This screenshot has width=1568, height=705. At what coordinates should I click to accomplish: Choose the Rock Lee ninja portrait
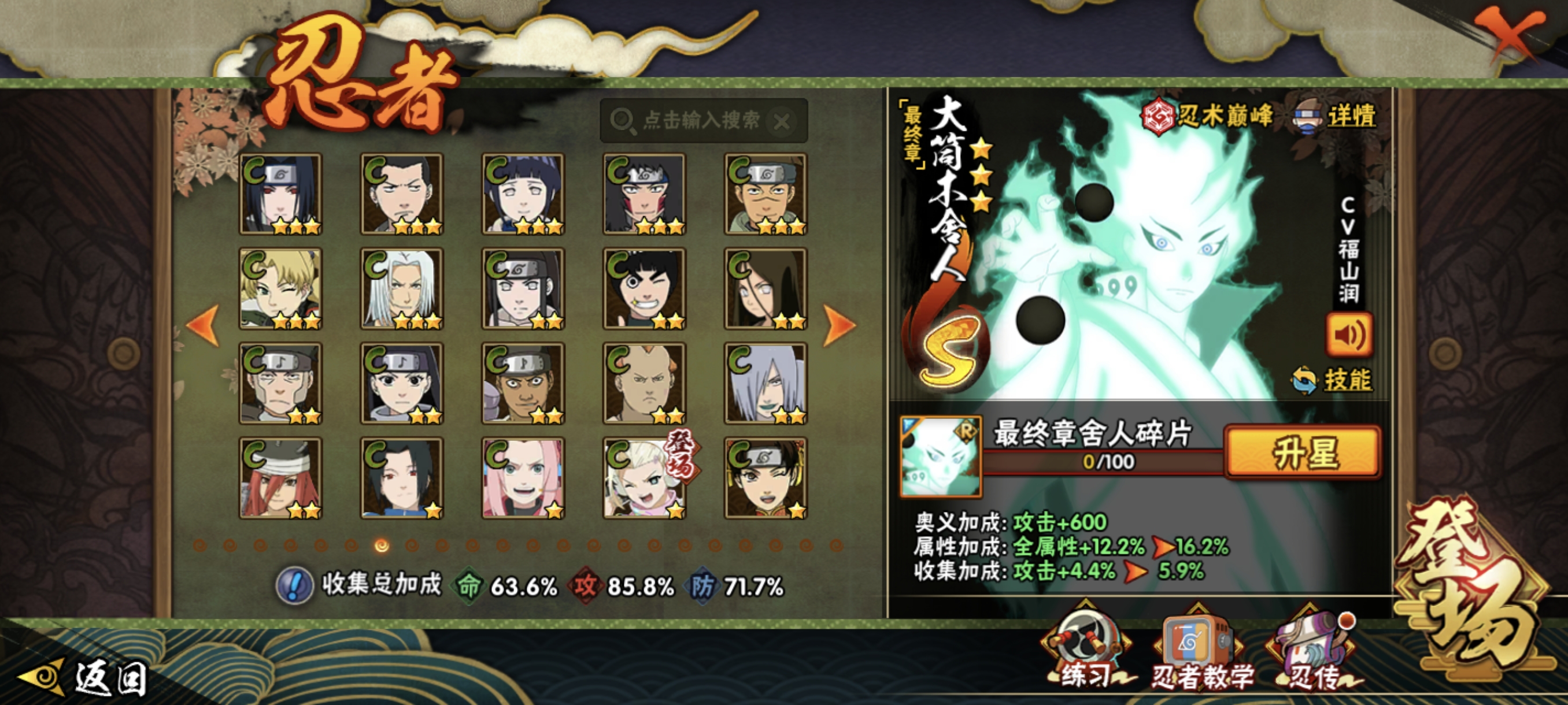[644, 288]
